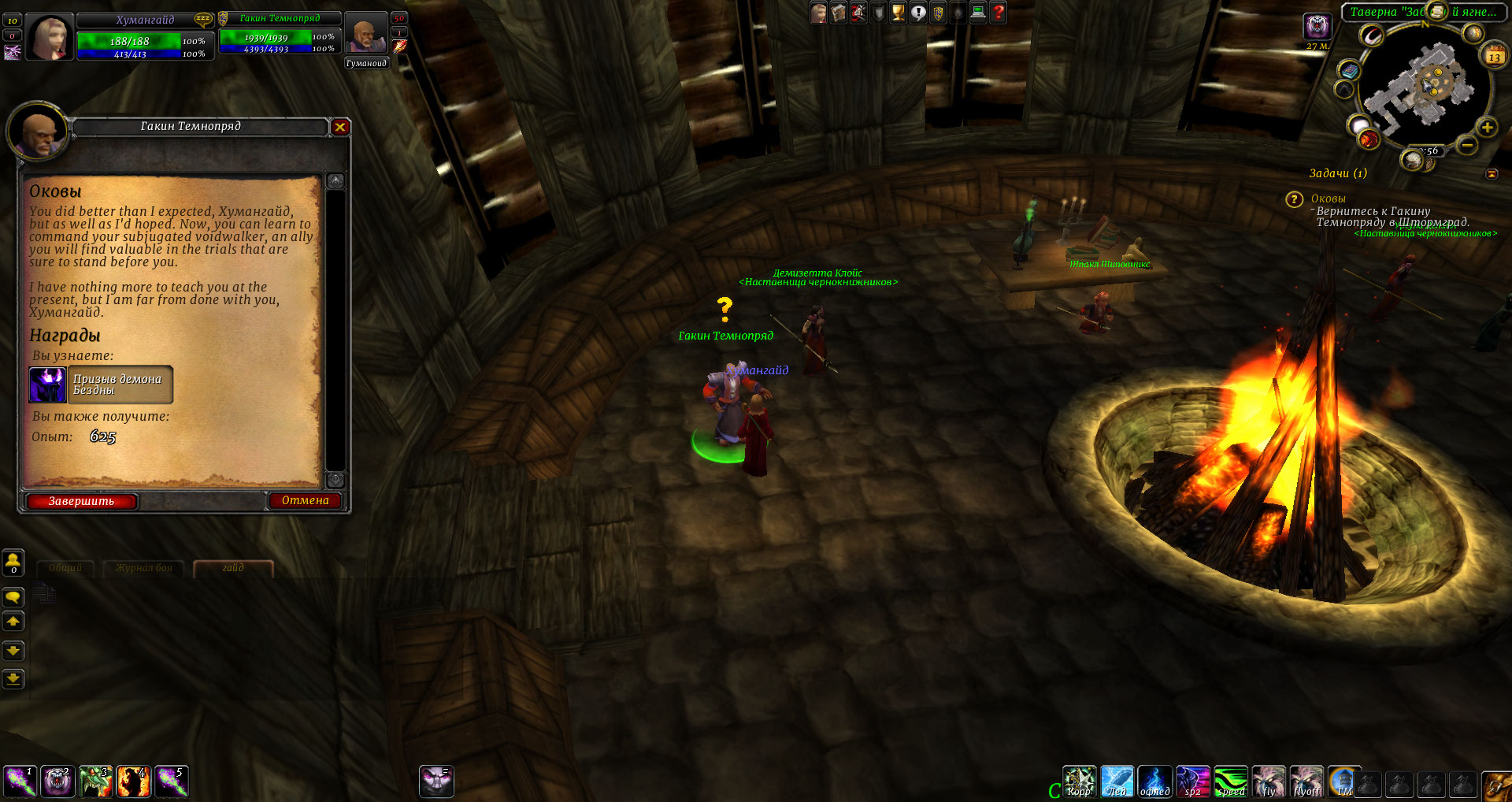Open the main menu computer icon
Viewport: 1512px width, 802px height.
(x=978, y=13)
